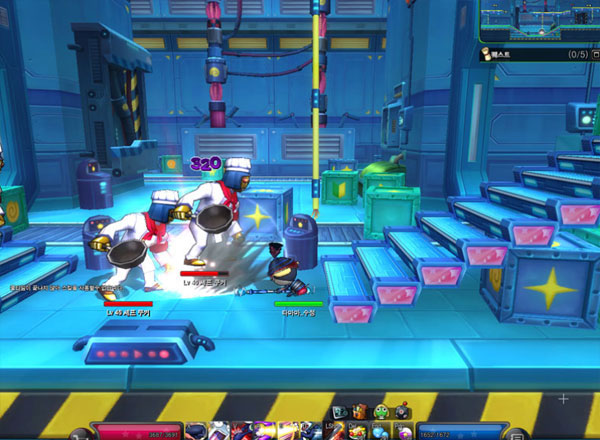
Task: Open the quest tracker scroll
Action: tap(484, 54)
